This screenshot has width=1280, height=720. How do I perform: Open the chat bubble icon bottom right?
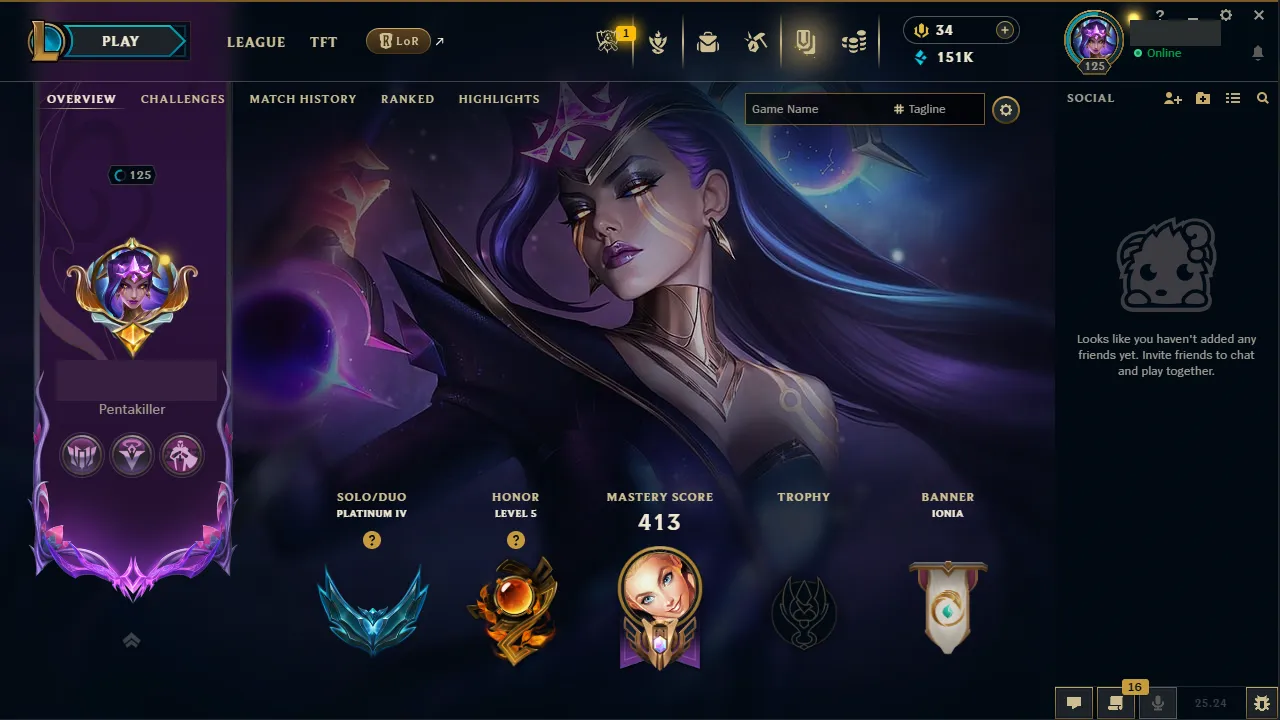pos(1075,703)
